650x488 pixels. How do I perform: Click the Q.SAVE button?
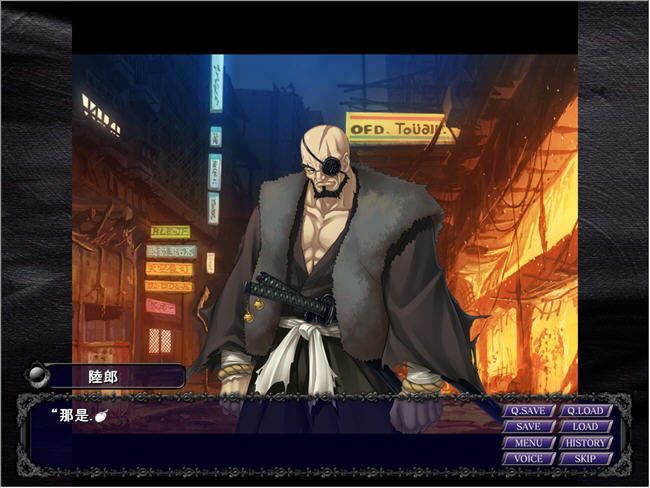coord(529,411)
